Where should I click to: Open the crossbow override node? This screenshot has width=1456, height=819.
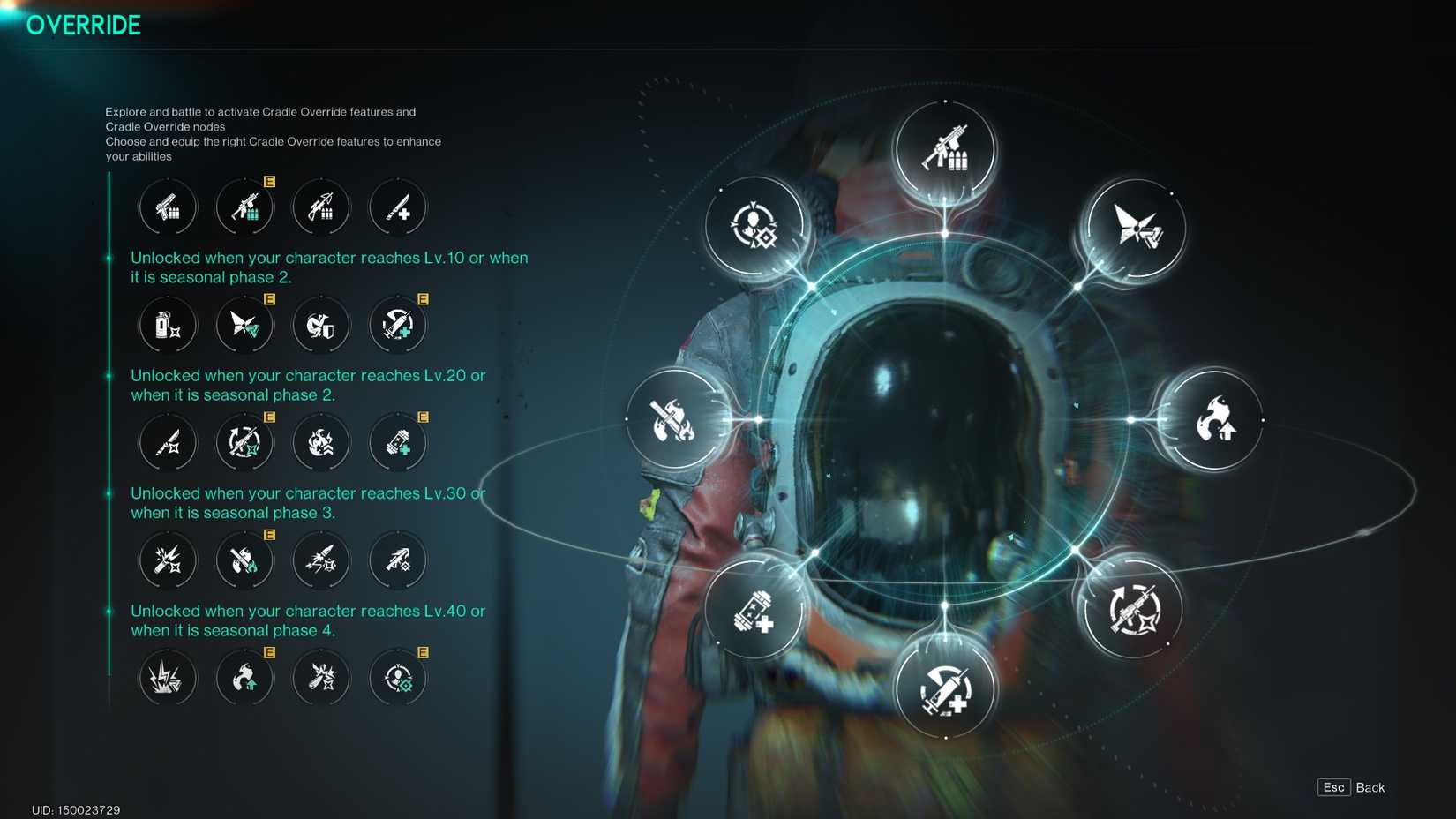pos(321,207)
